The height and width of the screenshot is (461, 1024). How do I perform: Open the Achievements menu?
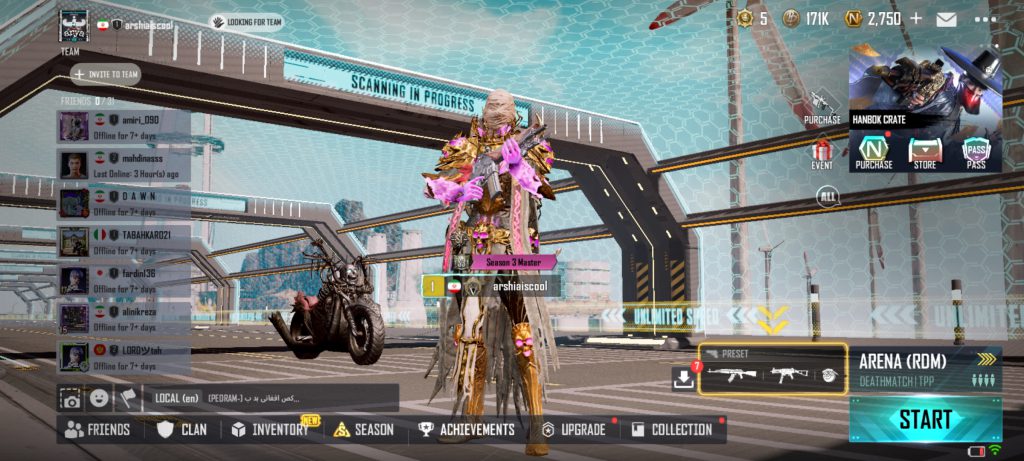click(466, 430)
